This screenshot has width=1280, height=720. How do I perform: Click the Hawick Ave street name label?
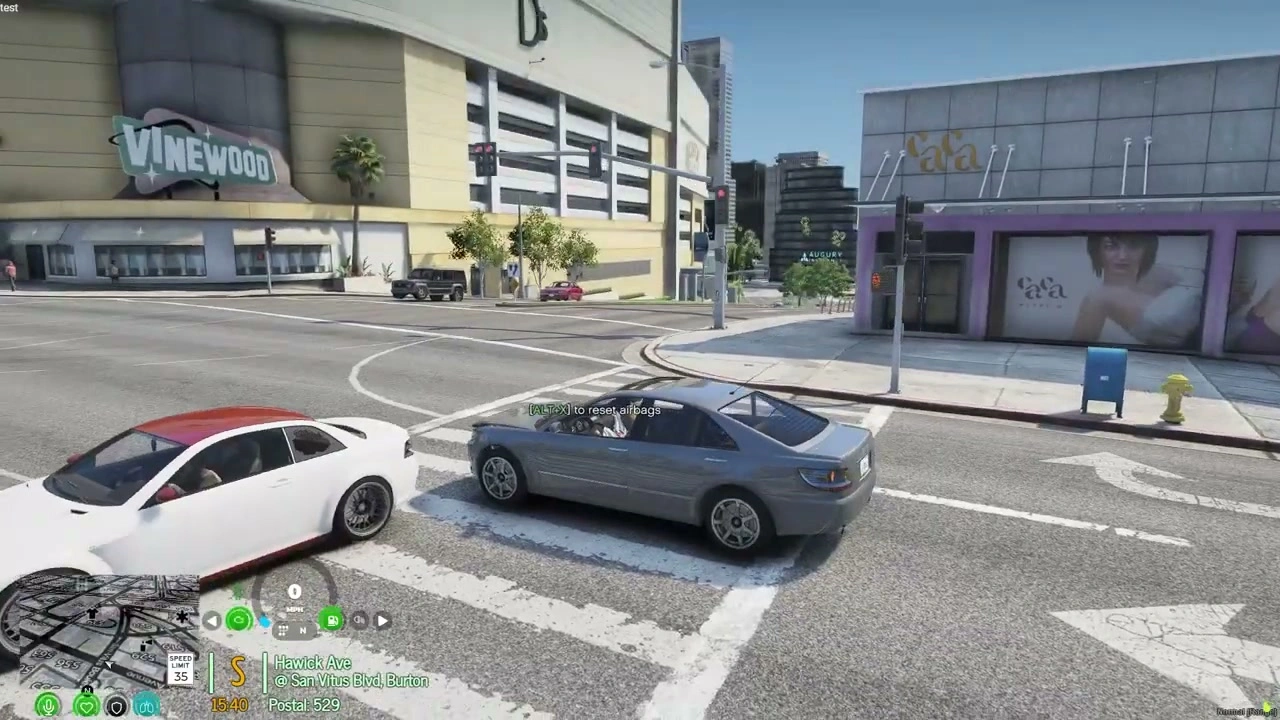click(x=313, y=663)
